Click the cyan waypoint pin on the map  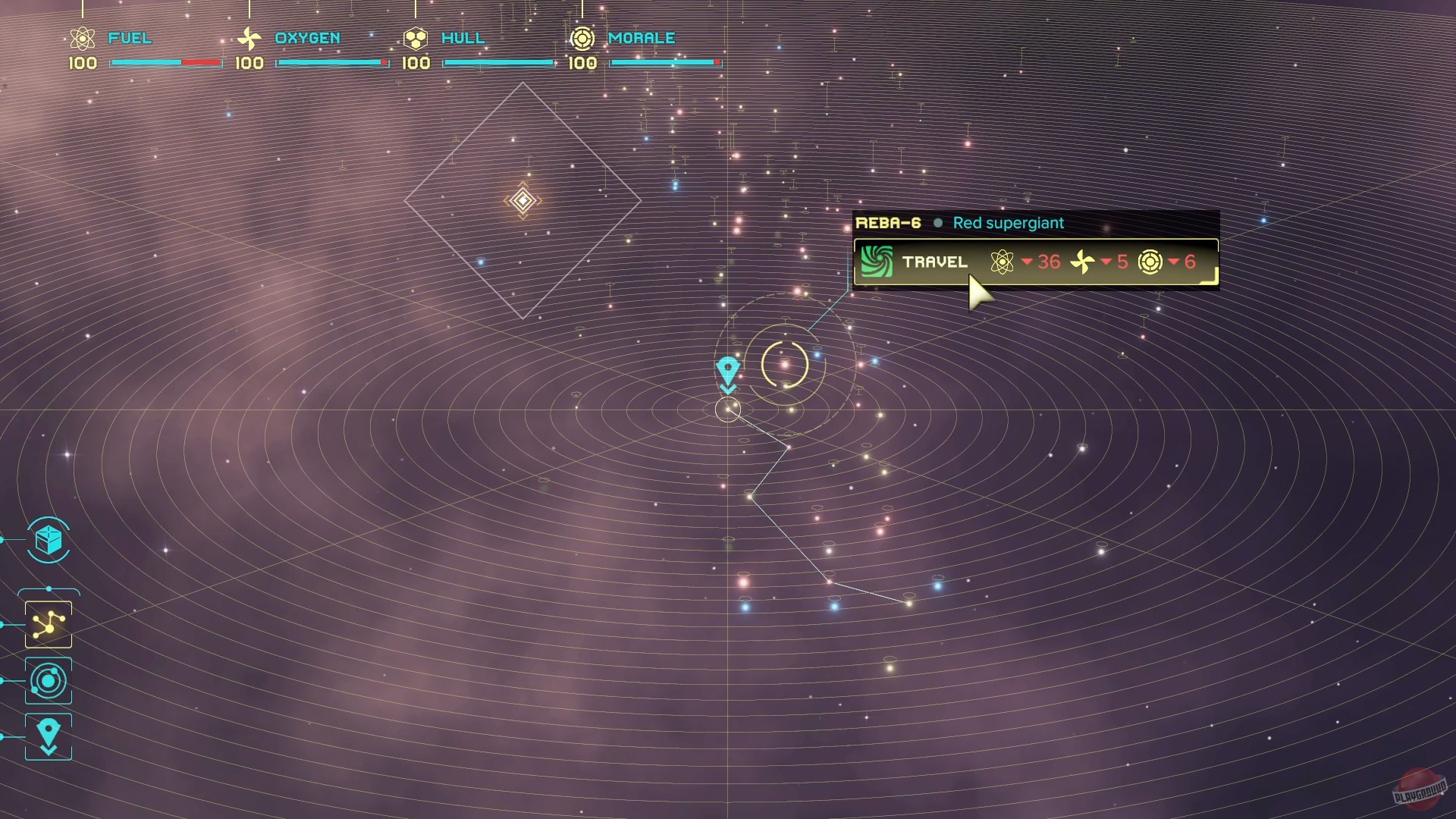729,366
